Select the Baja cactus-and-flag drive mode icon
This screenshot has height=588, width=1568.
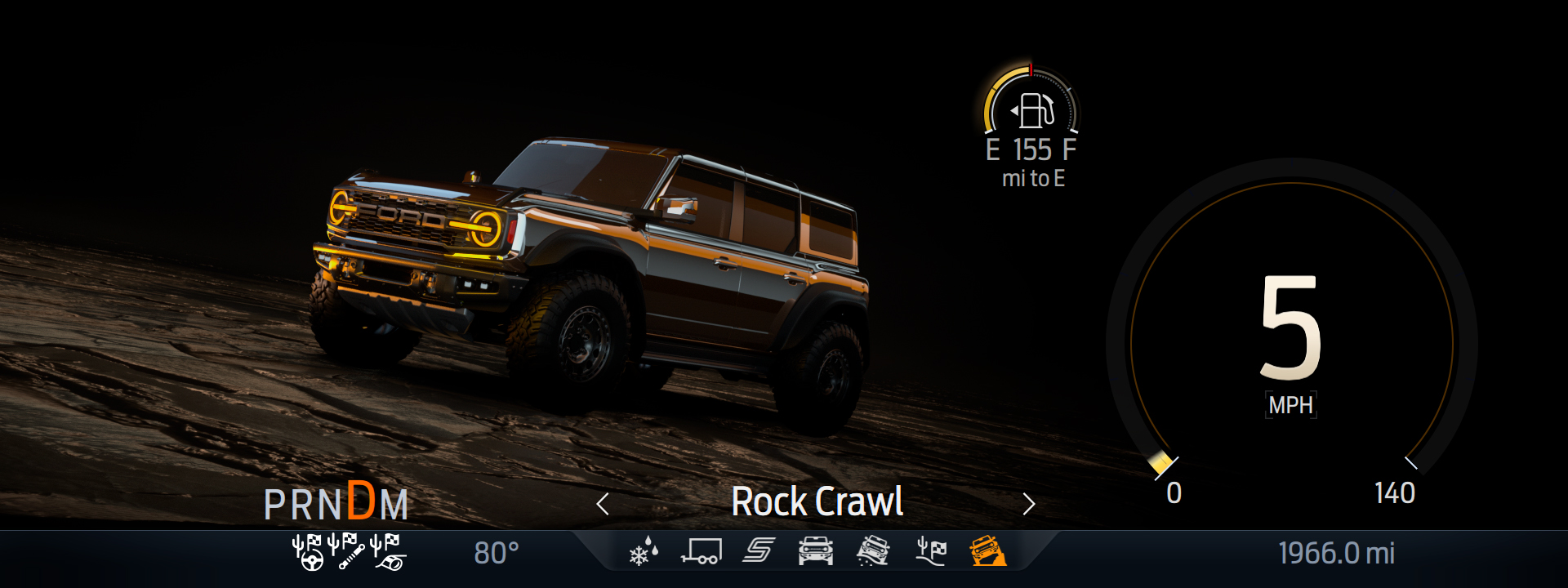click(x=929, y=552)
